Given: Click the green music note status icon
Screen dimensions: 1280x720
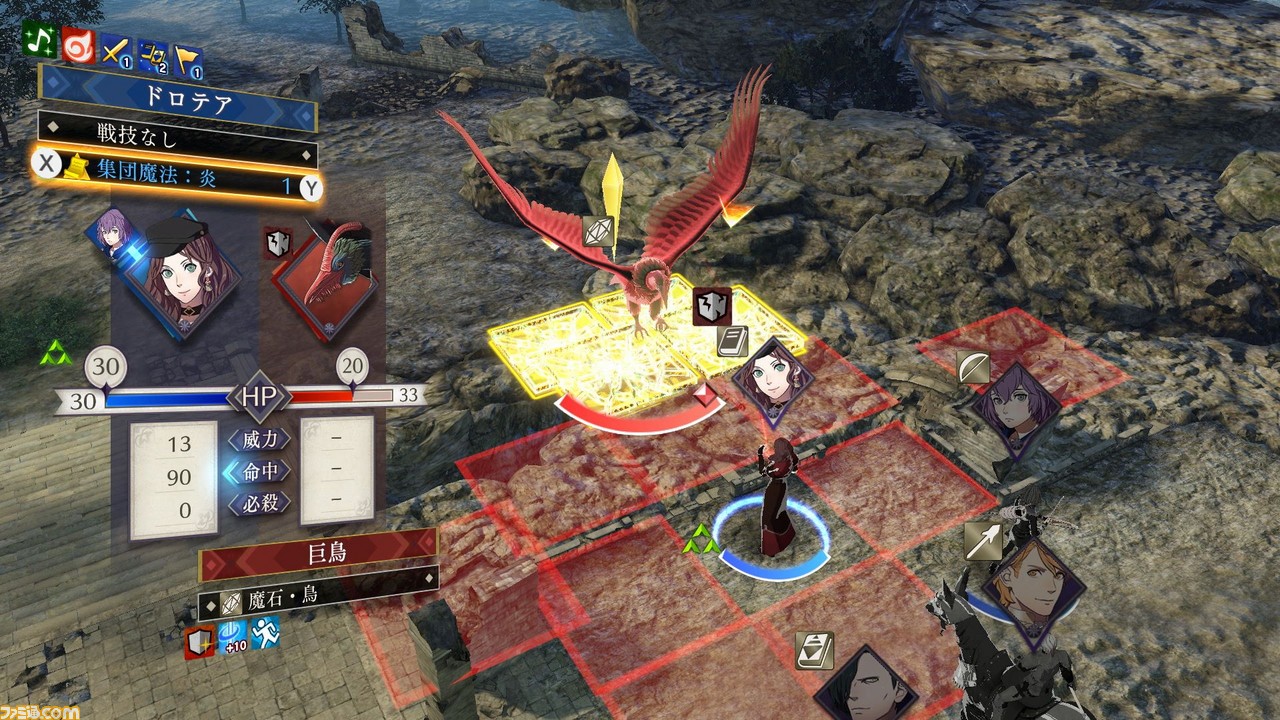Looking at the screenshot, I should point(40,41).
